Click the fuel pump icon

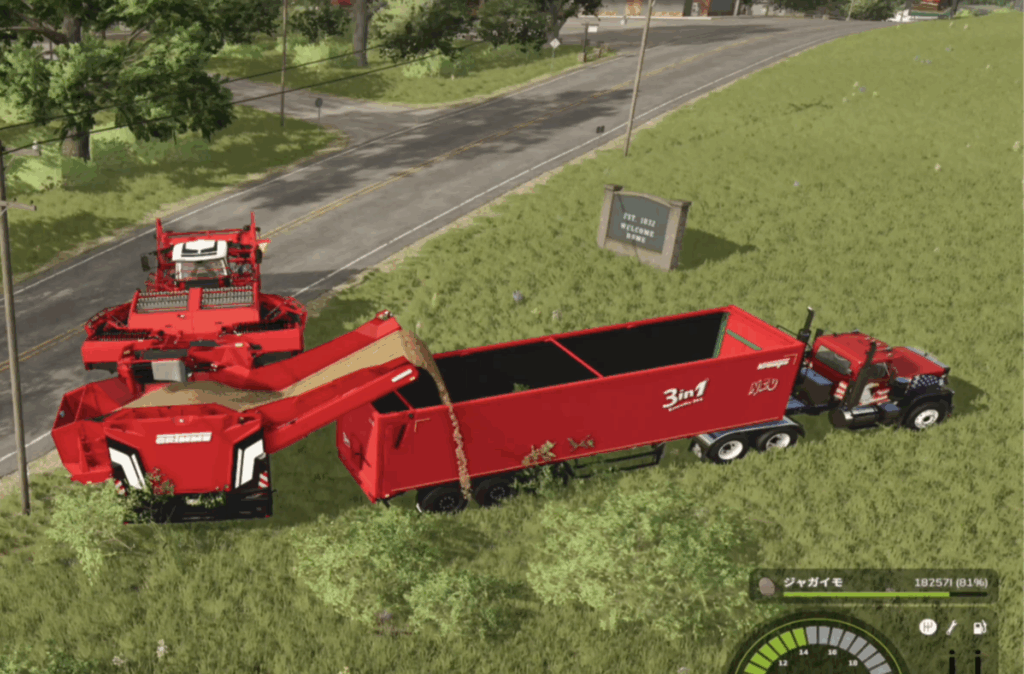(x=979, y=627)
